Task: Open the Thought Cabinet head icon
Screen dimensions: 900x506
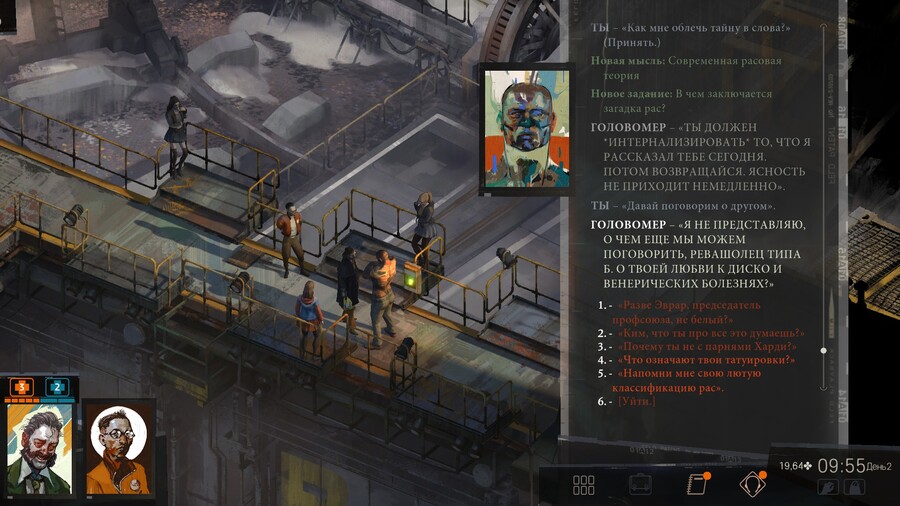Action: (x=751, y=485)
